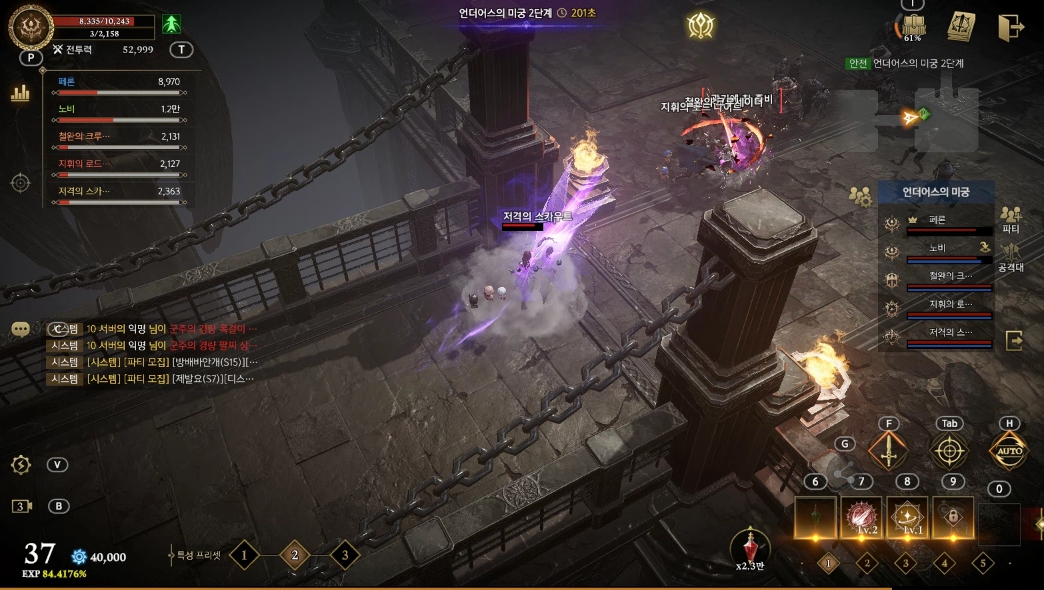This screenshot has width=1044, height=590.
Task: Toggle the damage statistics bar chart icon
Action: tap(20, 94)
